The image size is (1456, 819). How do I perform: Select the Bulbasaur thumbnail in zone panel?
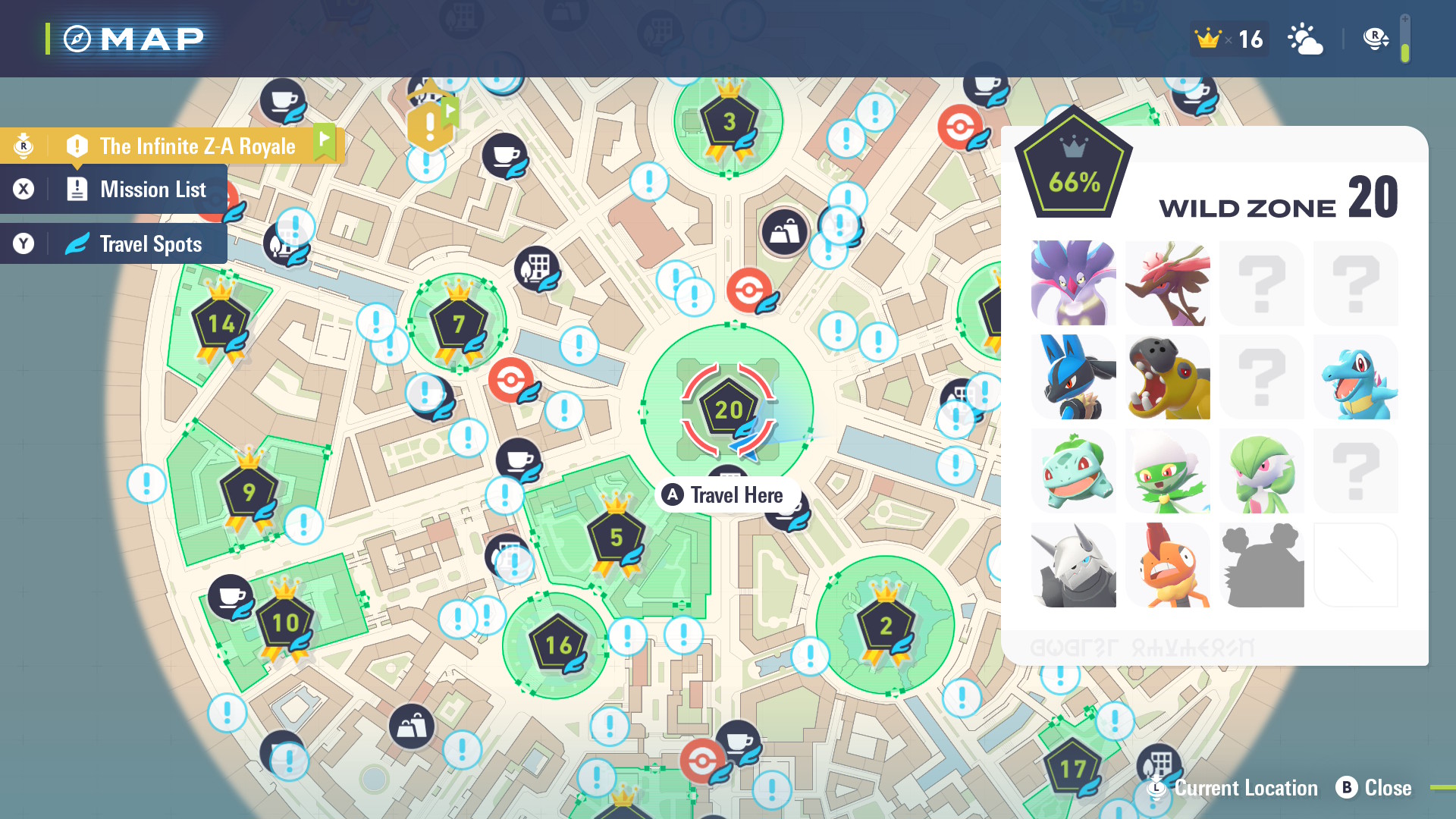point(1073,471)
